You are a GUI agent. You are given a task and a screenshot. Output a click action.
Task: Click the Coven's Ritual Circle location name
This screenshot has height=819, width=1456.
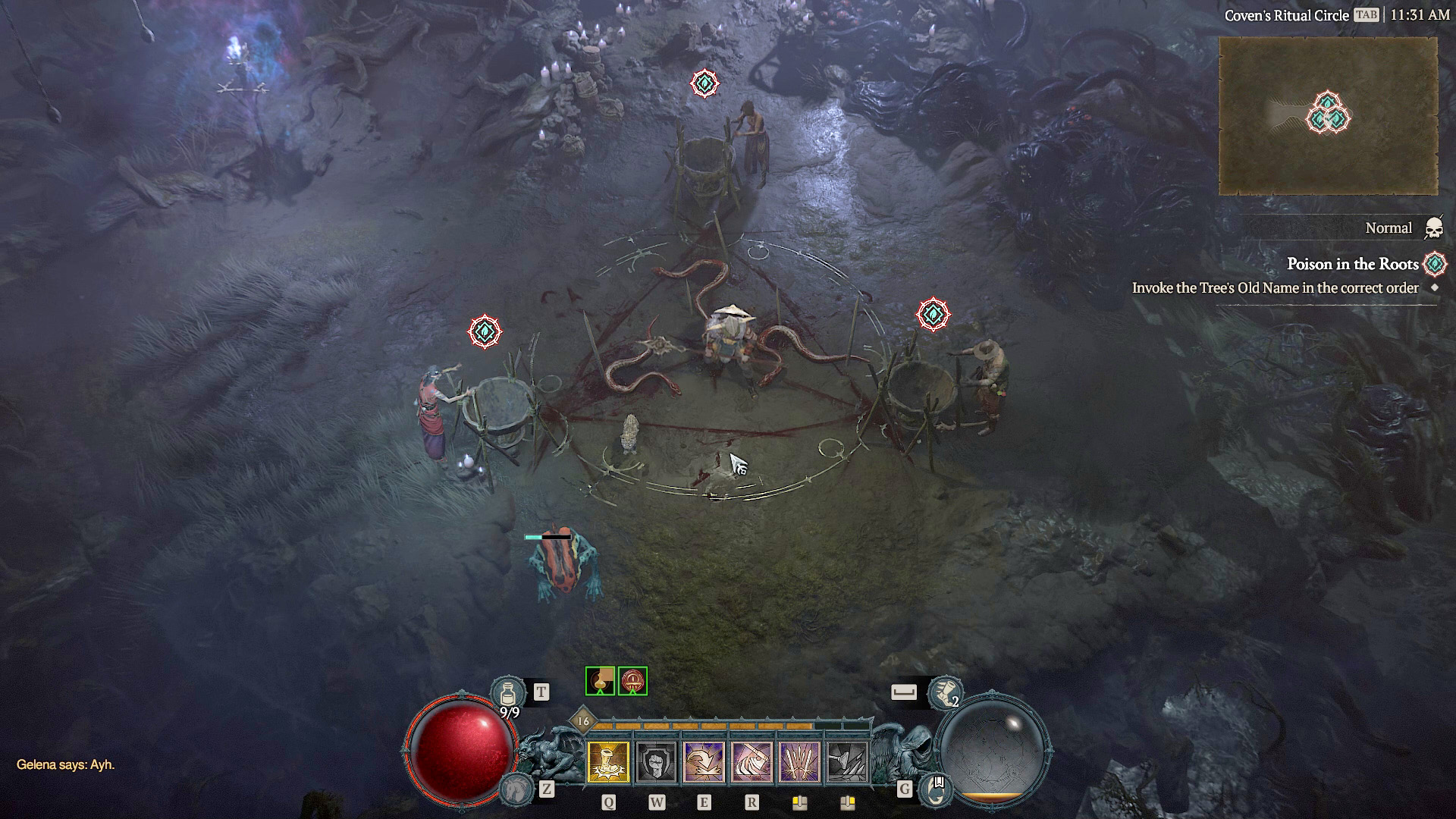coord(1286,15)
